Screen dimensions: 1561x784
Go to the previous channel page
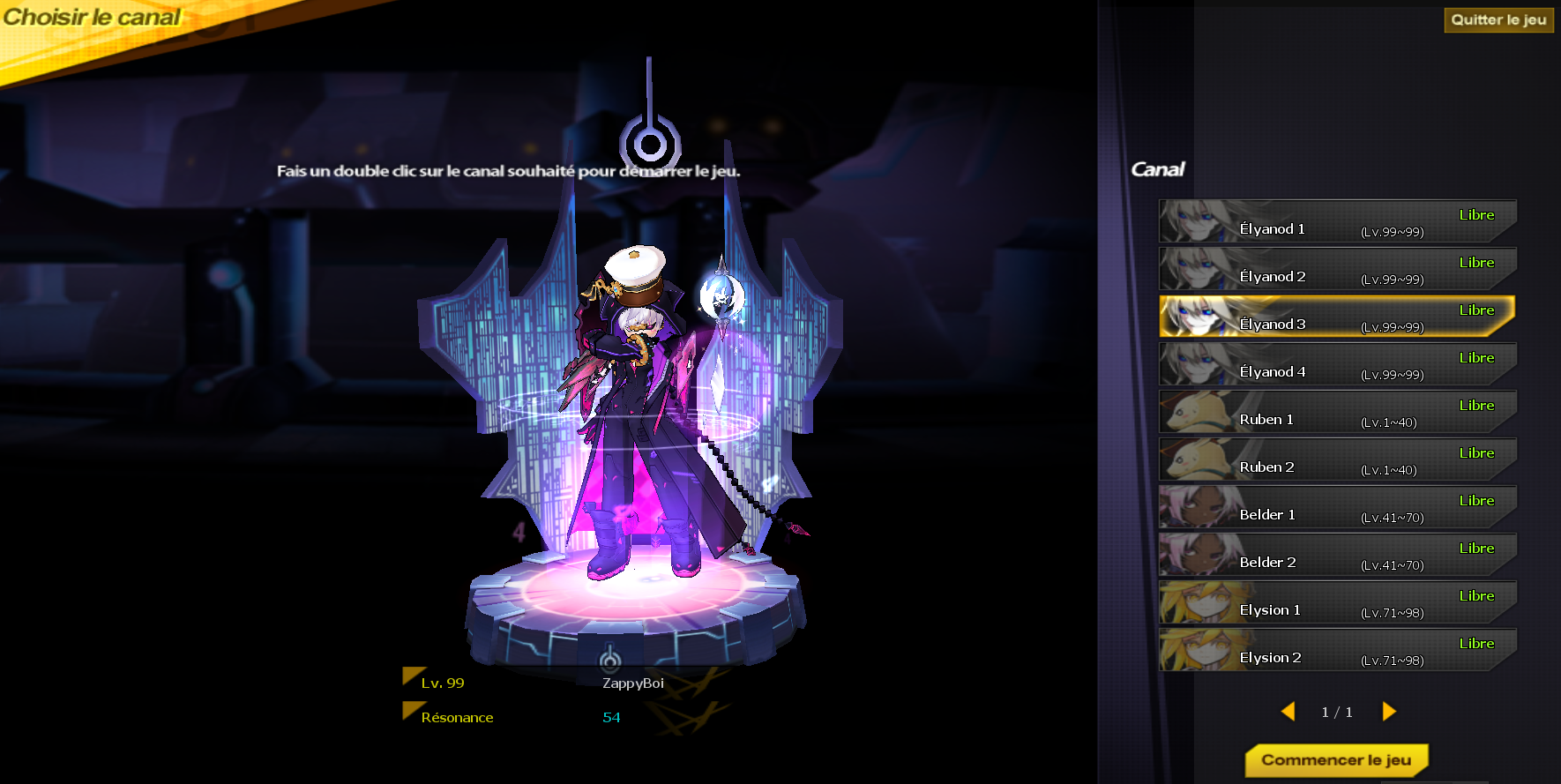1288,712
